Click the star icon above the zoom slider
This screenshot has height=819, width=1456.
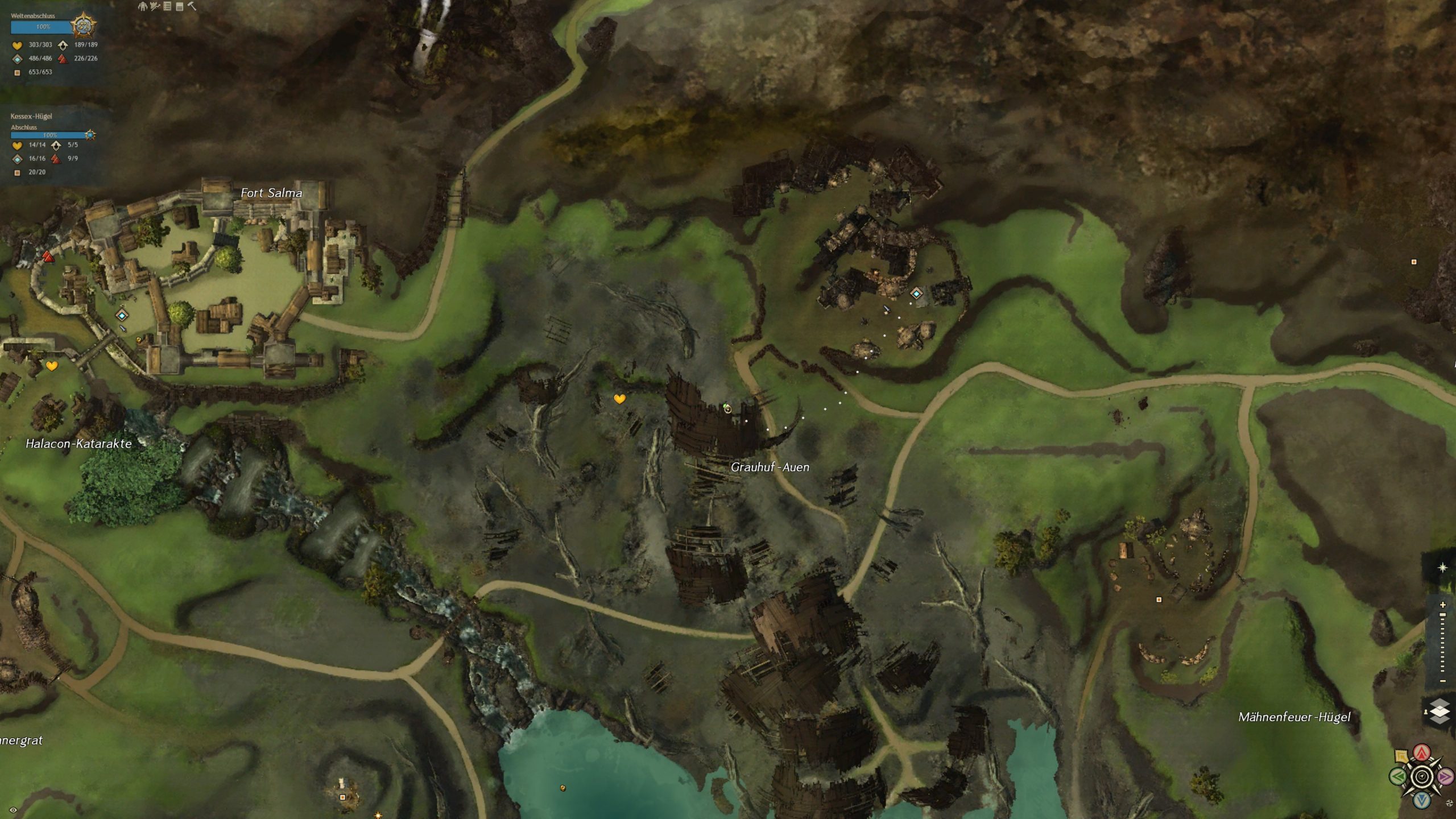click(1442, 568)
